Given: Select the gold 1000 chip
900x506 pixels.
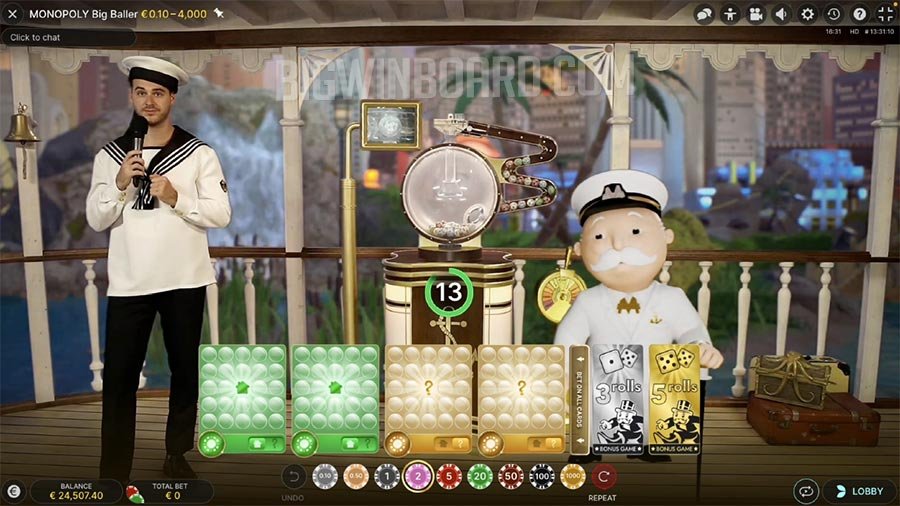Looking at the screenshot, I should click(572, 477).
